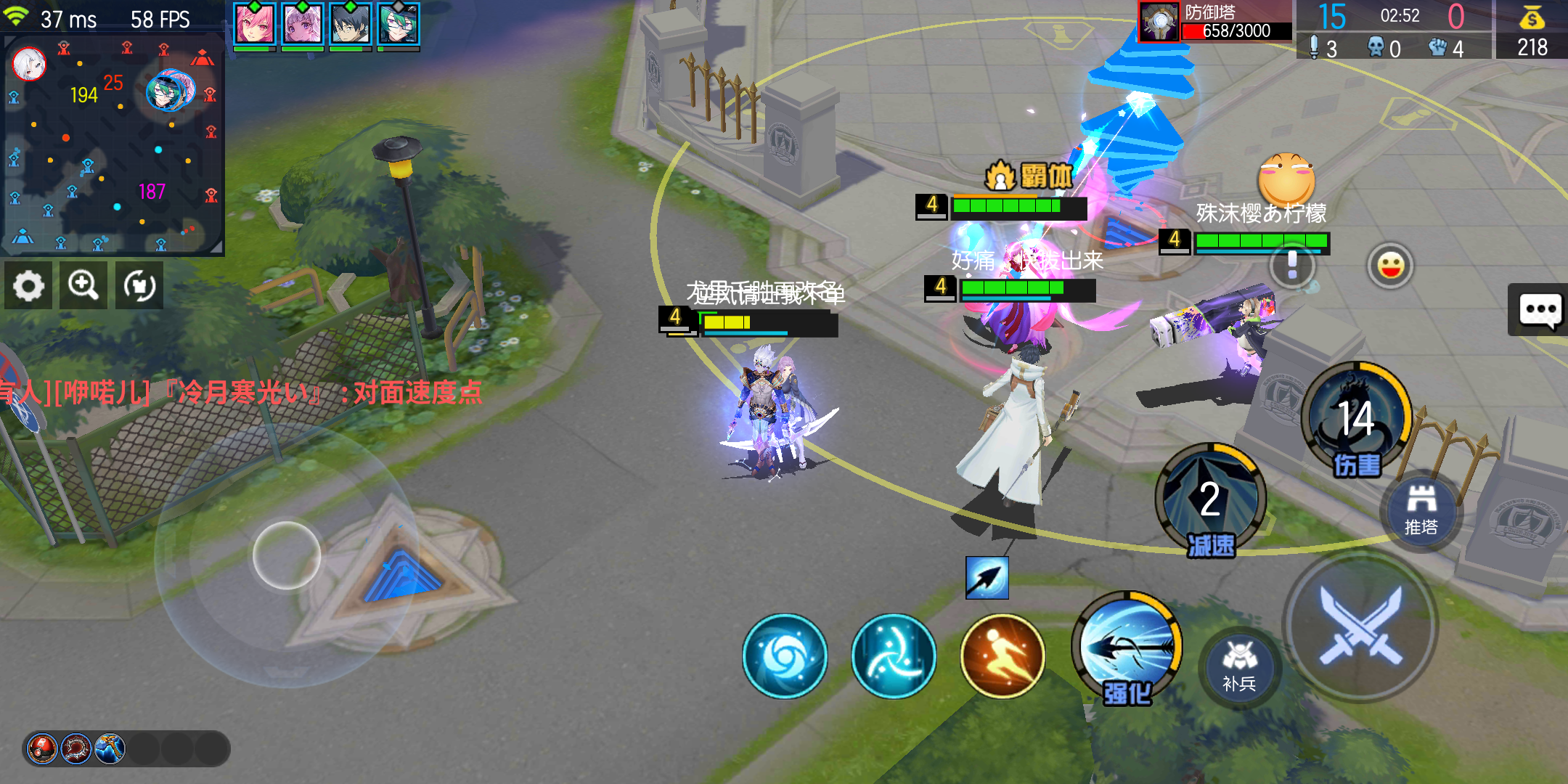Toggle 推塔 tower-push targeting mode
1568x784 pixels.
coord(1421,509)
